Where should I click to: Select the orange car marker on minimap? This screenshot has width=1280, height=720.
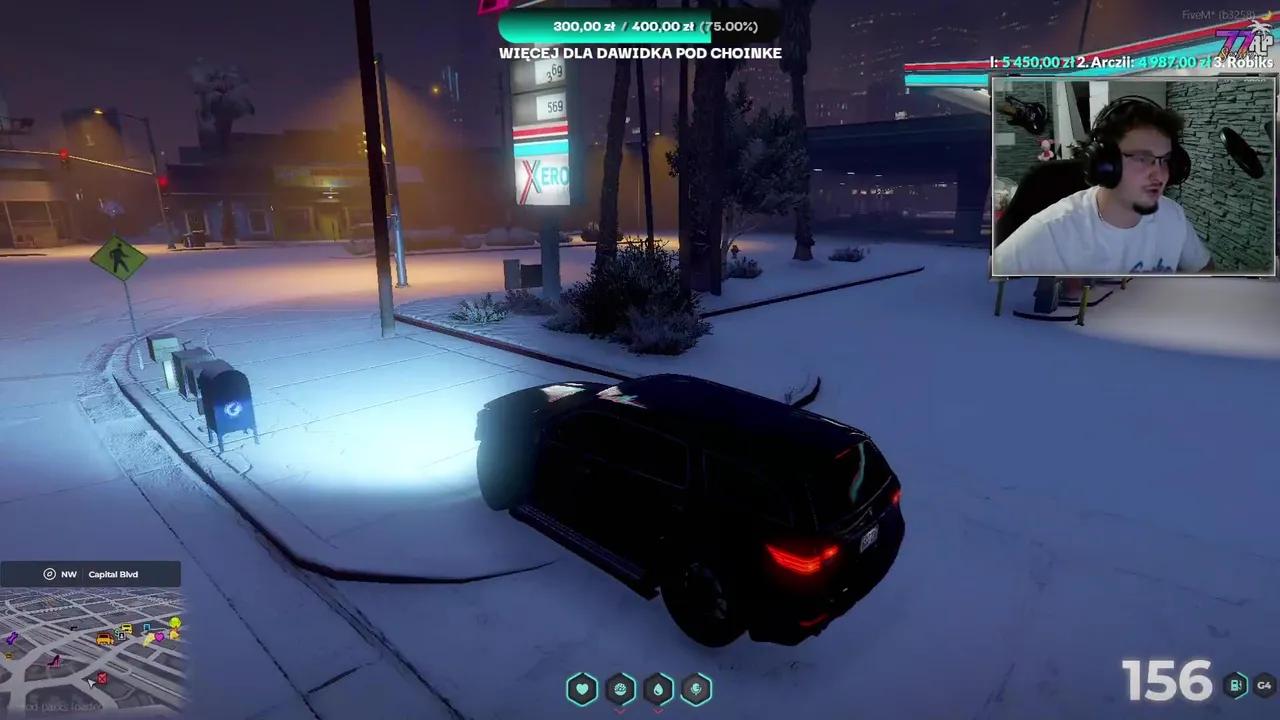[104, 639]
